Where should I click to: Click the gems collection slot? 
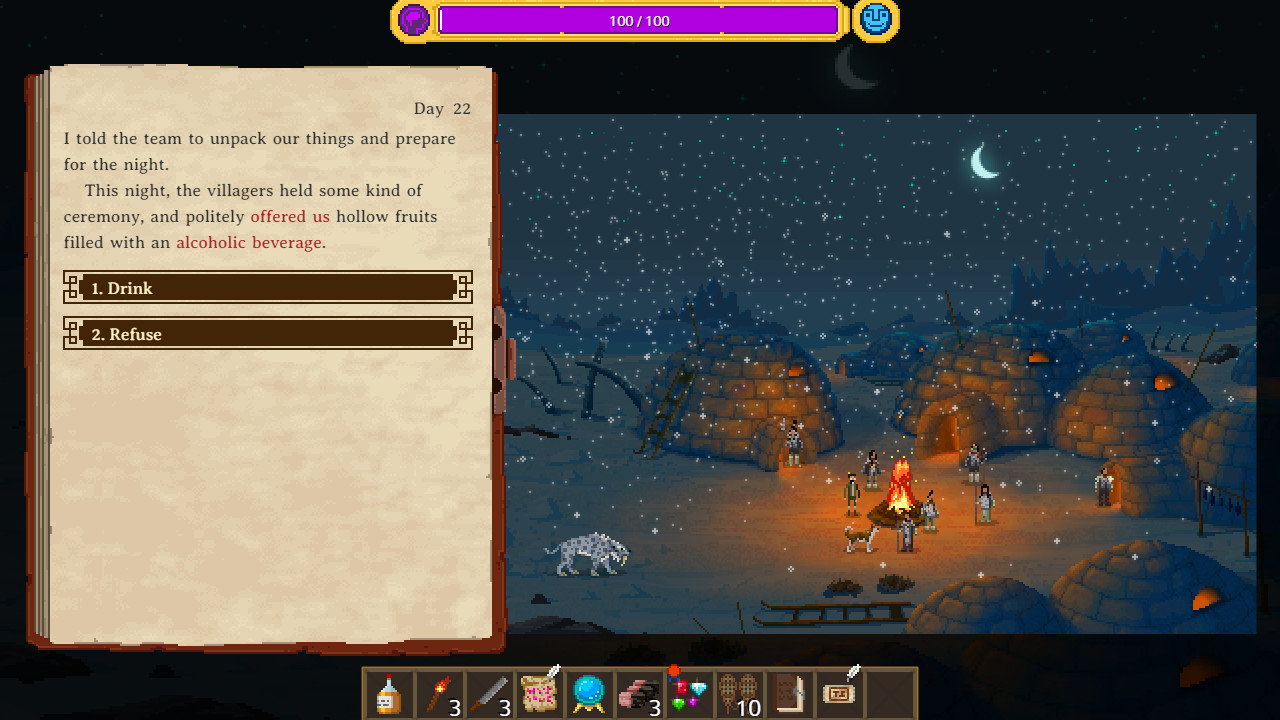(689, 693)
